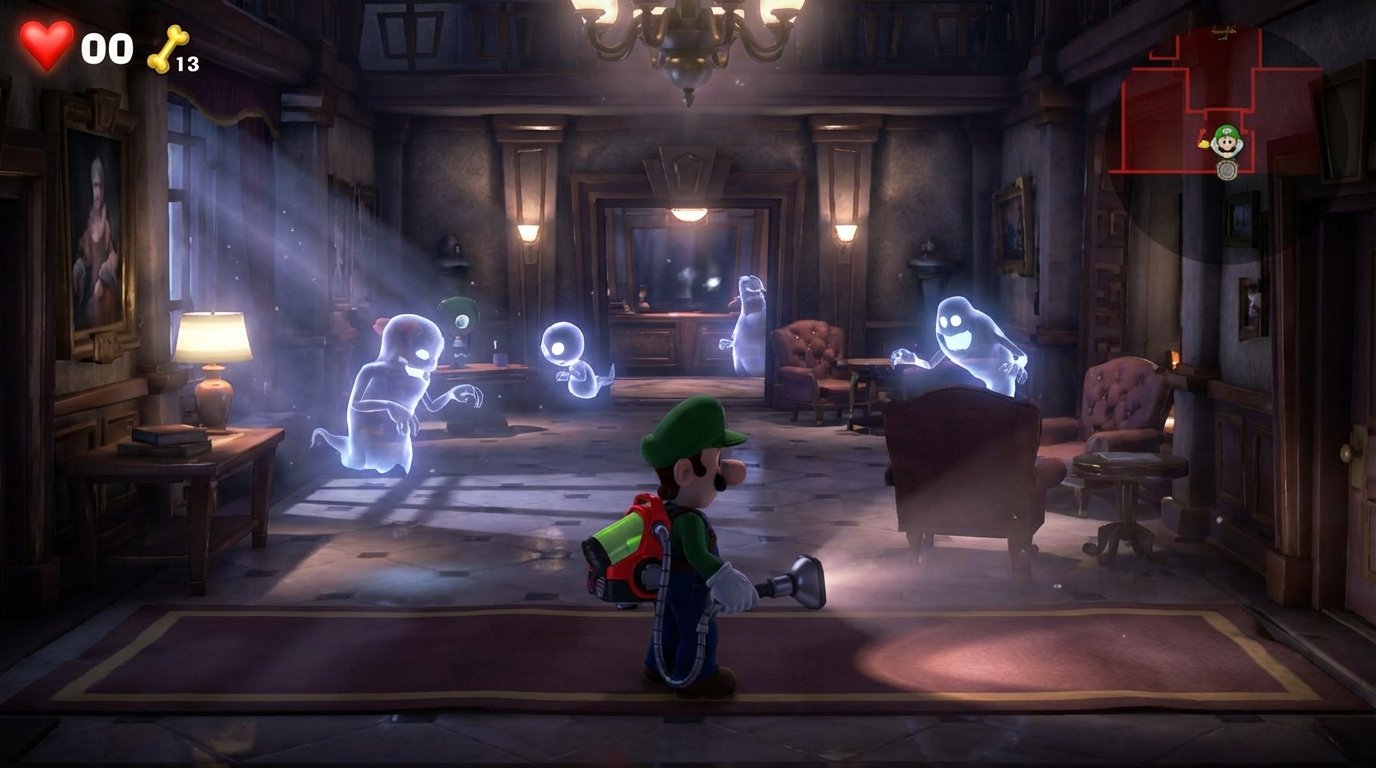This screenshot has height=768, width=1376.
Task: Select Luigi's head marker on the minimap
Action: pyautogui.click(x=1226, y=141)
